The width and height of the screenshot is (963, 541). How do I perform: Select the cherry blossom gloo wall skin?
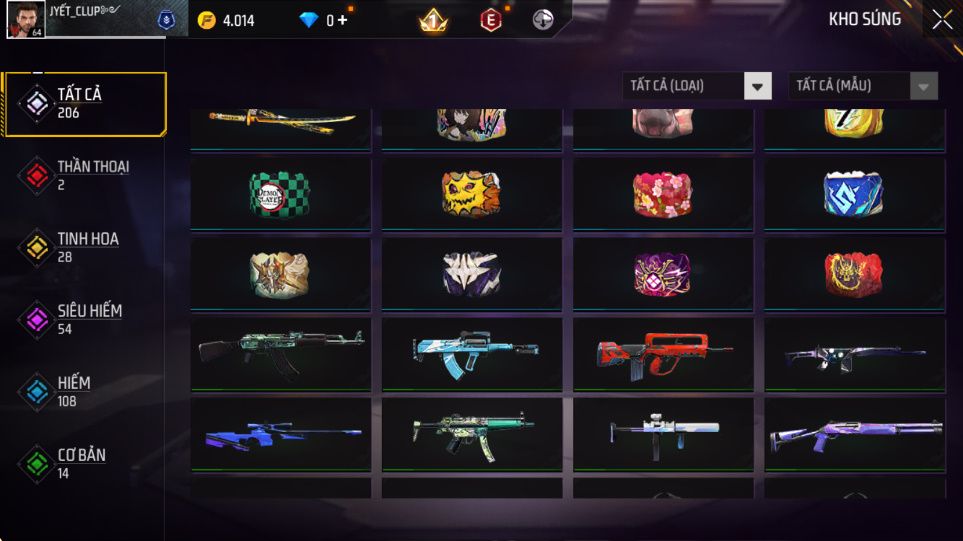tap(662, 194)
